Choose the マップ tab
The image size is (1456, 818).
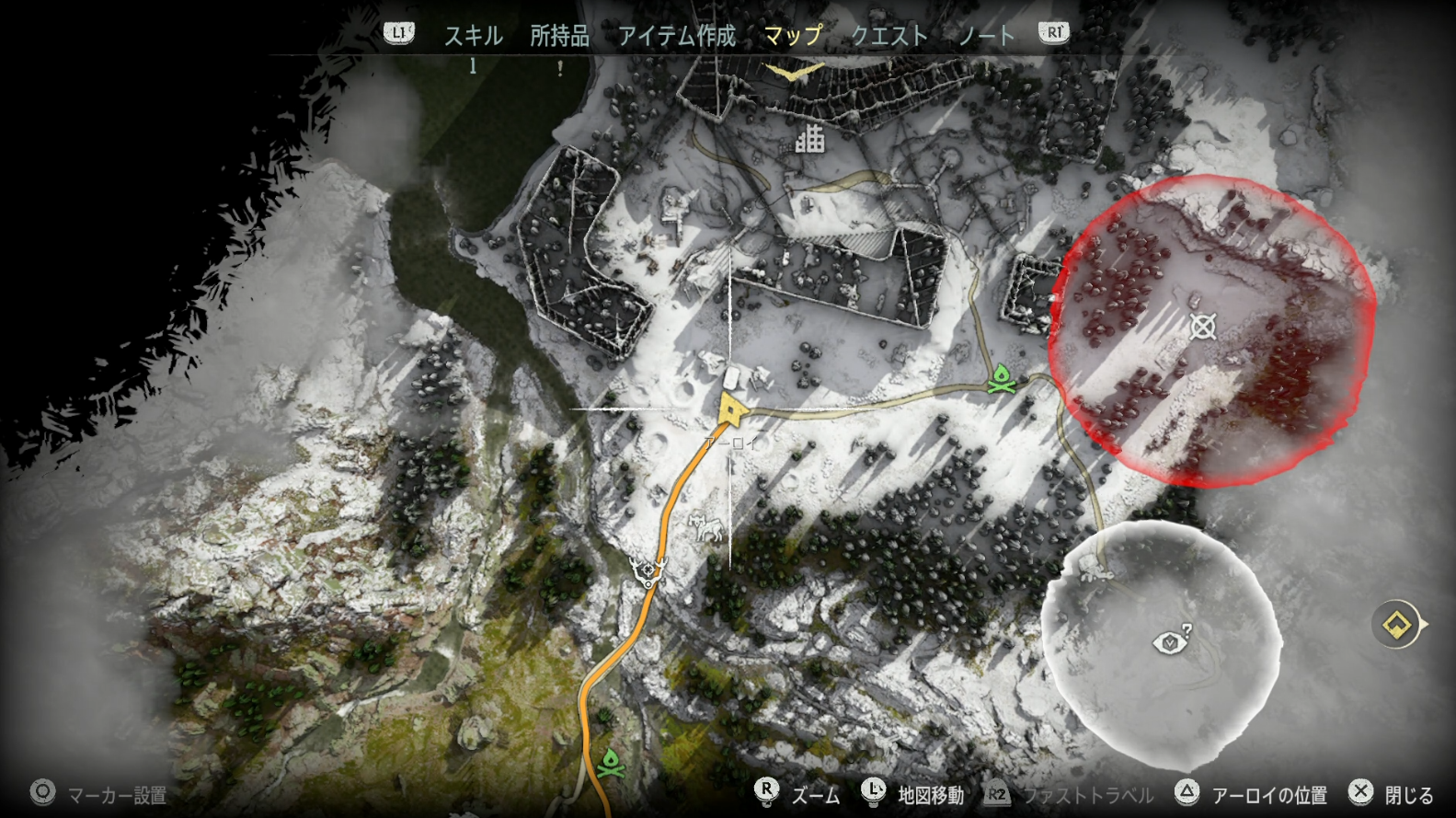[x=793, y=36]
